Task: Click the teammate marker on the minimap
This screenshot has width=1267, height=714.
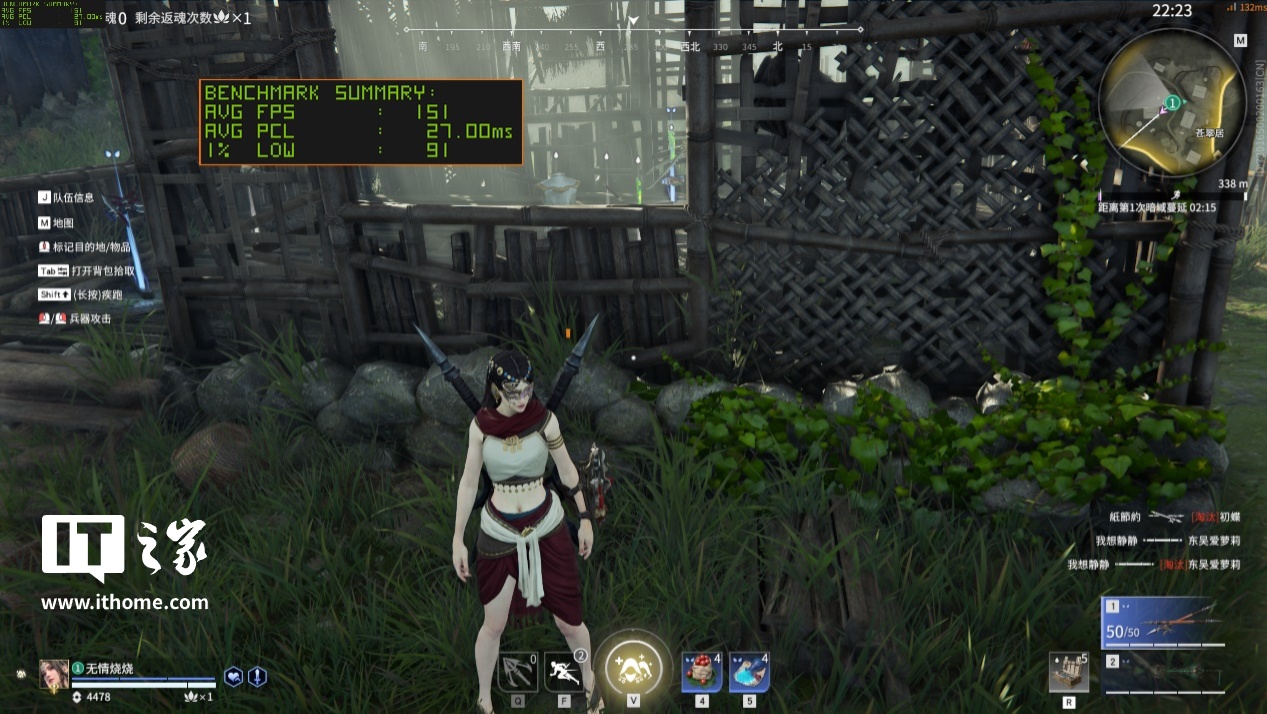Action: pos(1172,103)
